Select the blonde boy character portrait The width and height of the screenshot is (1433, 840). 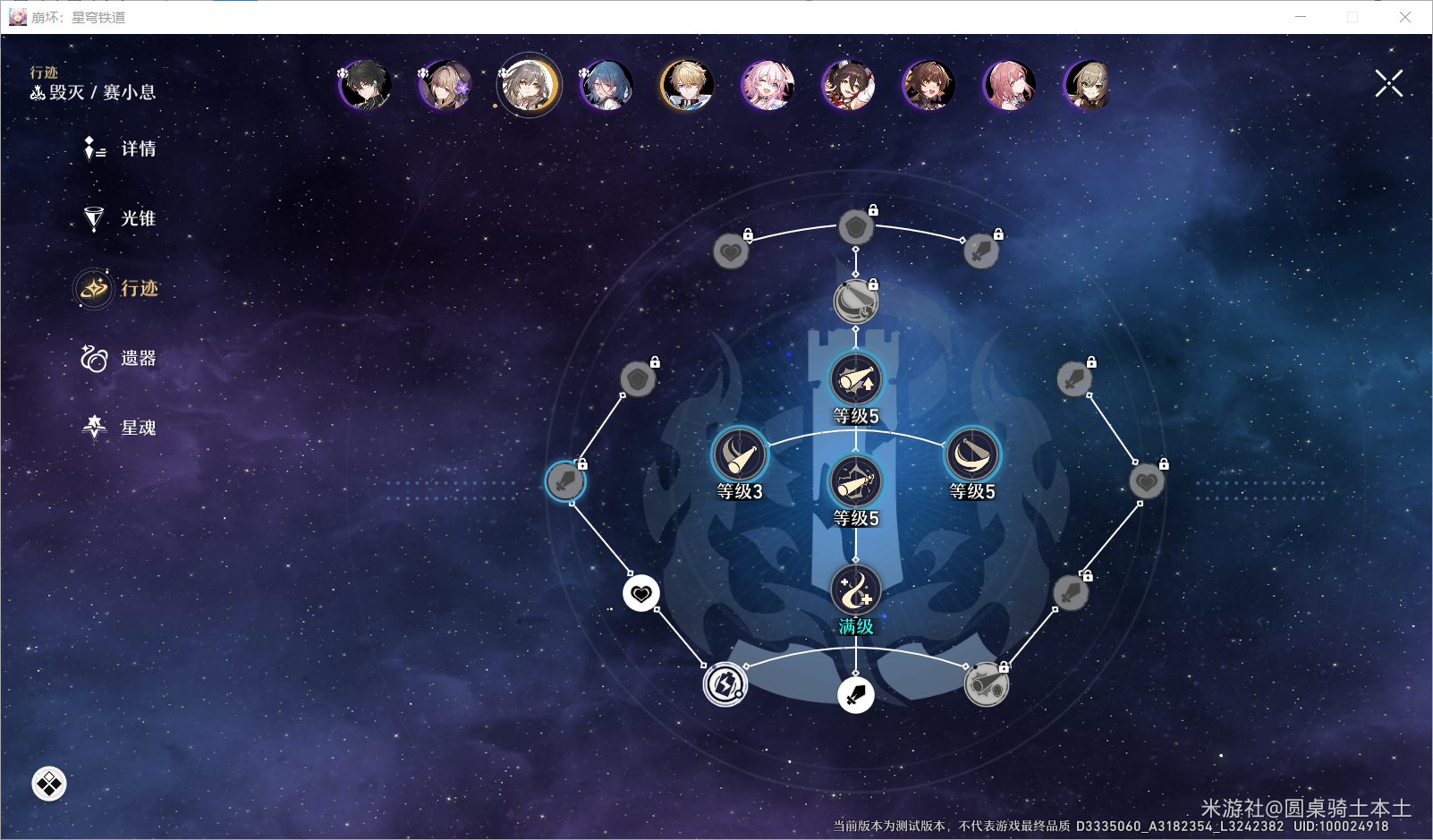[687, 86]
